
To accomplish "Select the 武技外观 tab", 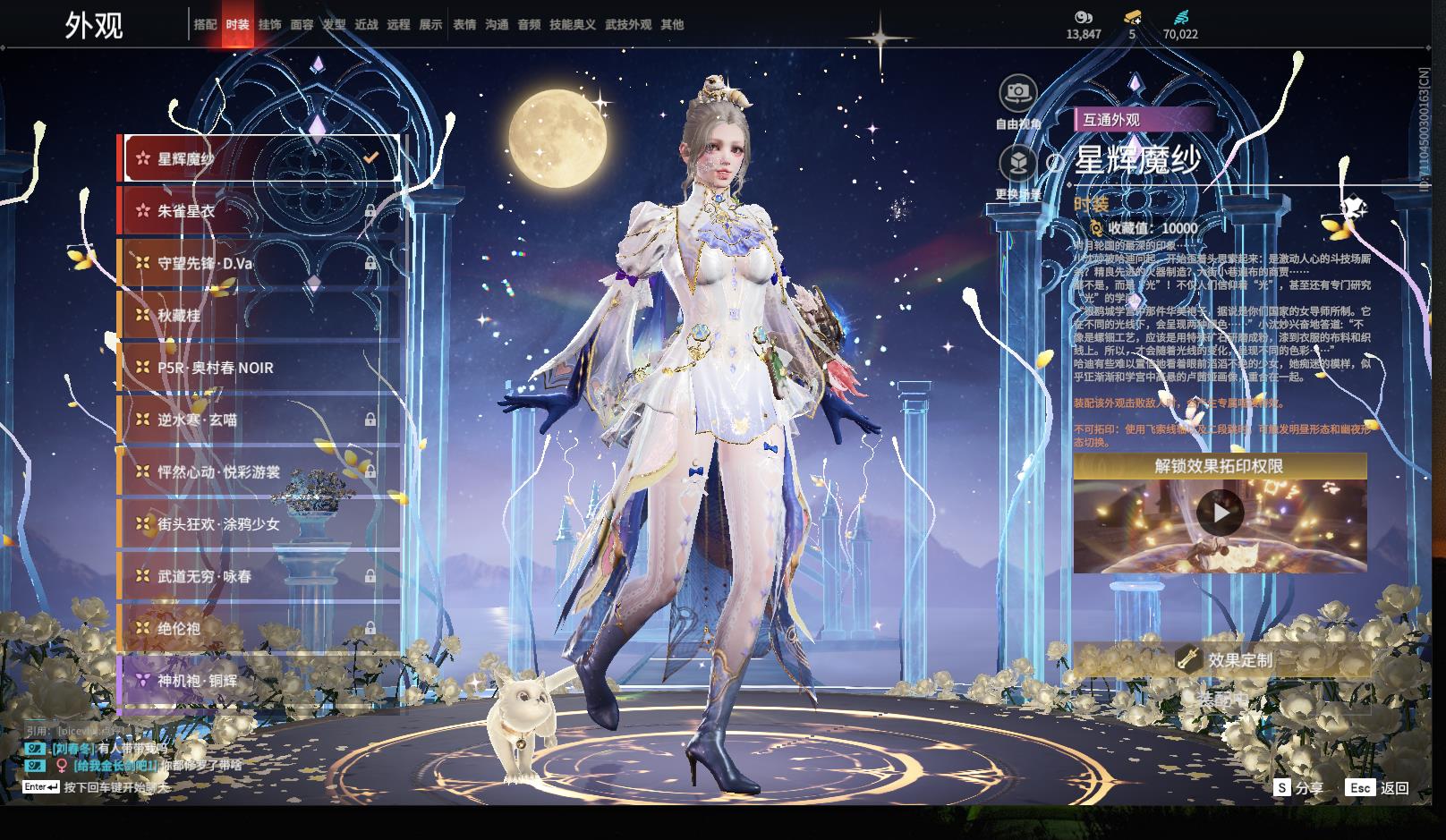I will click(x=628, y=24).
